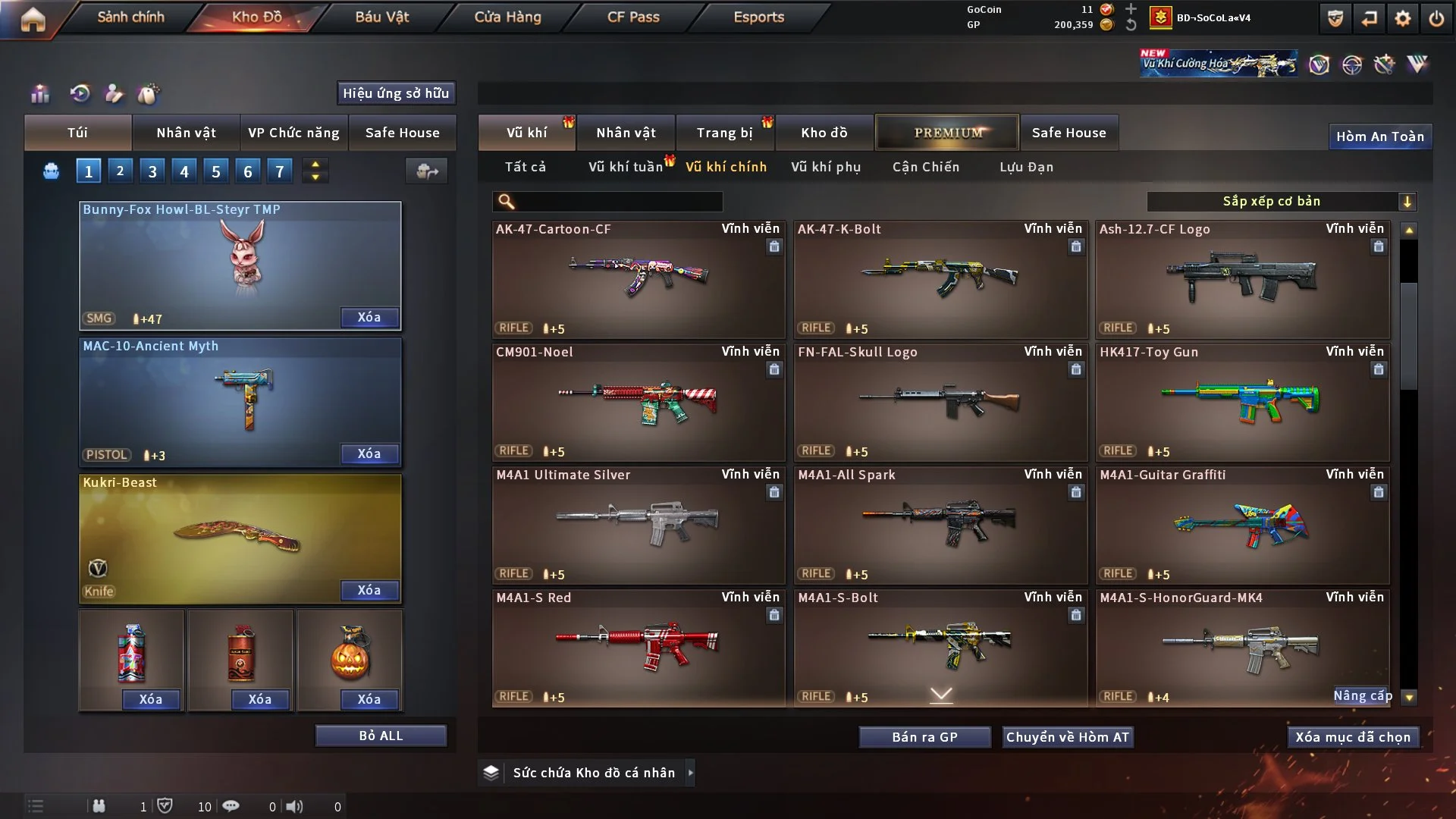Click the Bỏ ALL button
This screenshot has width=1456, height=819.
tap(381, 736)
